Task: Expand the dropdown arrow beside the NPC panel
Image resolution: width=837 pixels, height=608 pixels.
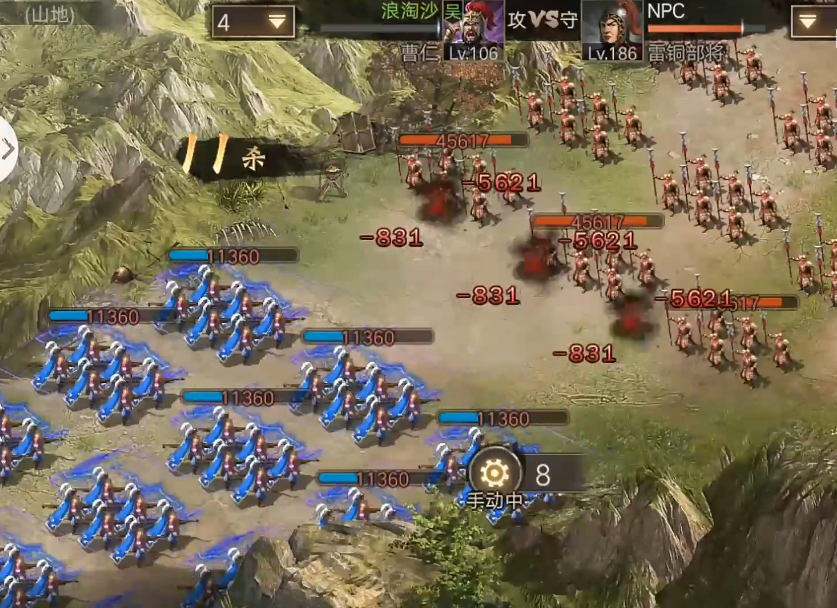Action: [x=812, y=21]
